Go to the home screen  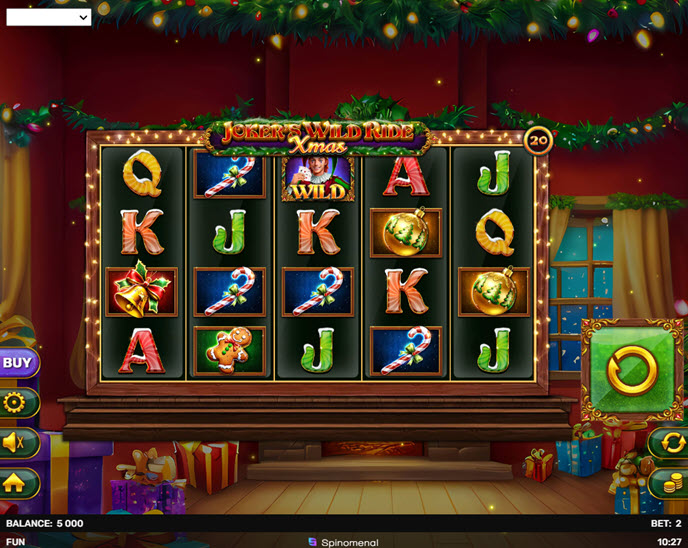tap(18, 483)
